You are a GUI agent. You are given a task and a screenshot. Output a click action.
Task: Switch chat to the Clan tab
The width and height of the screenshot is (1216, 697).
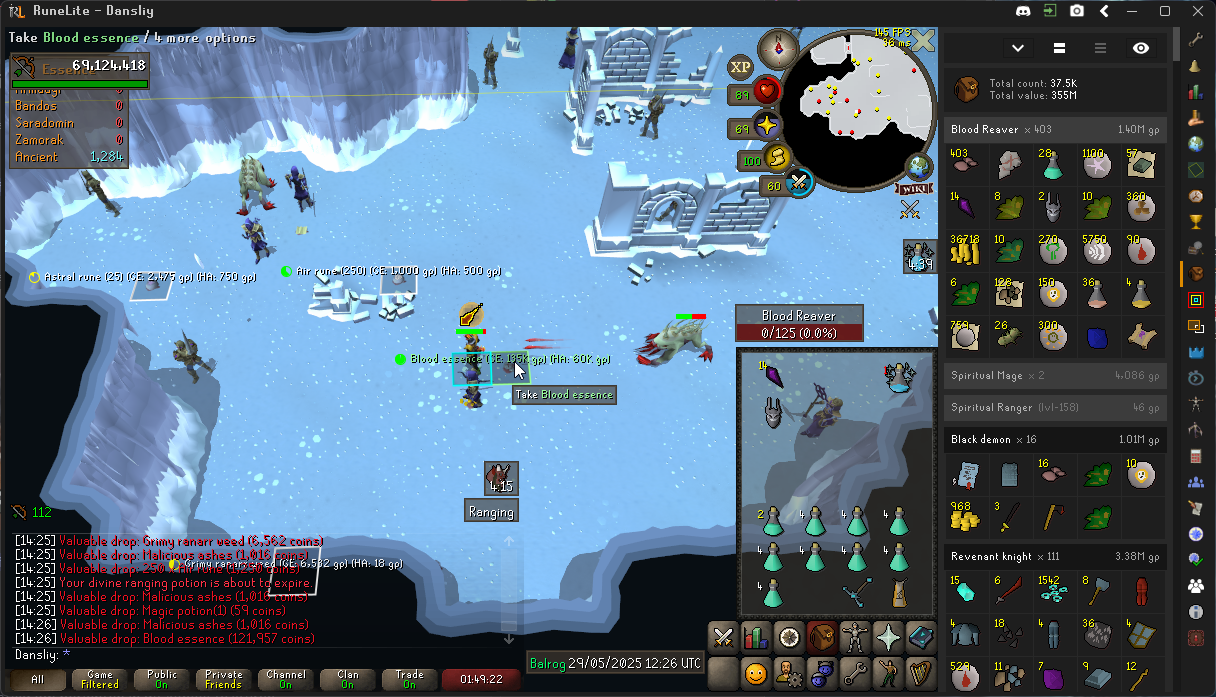click(x=348, y=680)
